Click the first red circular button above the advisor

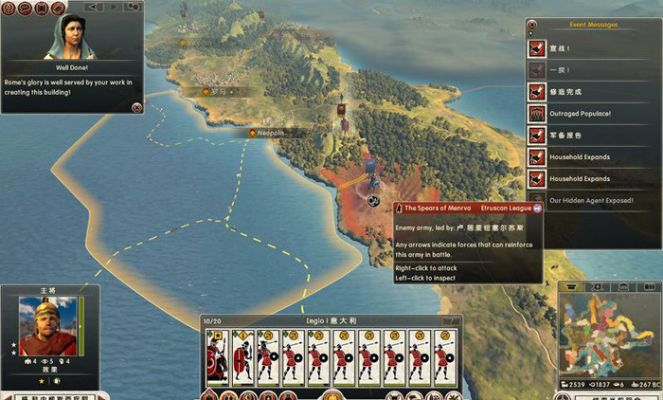coord(11,8)
